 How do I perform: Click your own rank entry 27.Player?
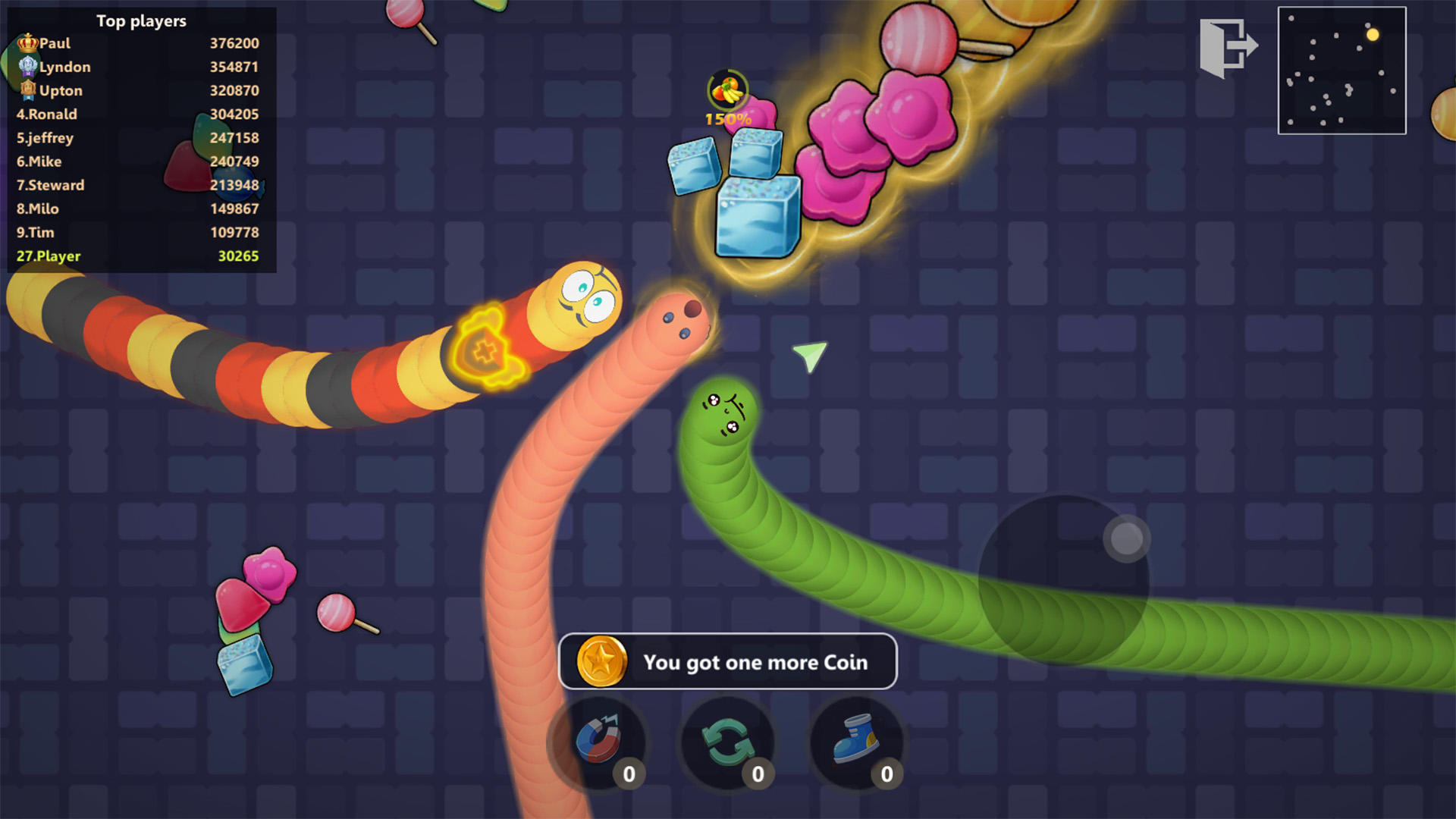pos(49,256)
